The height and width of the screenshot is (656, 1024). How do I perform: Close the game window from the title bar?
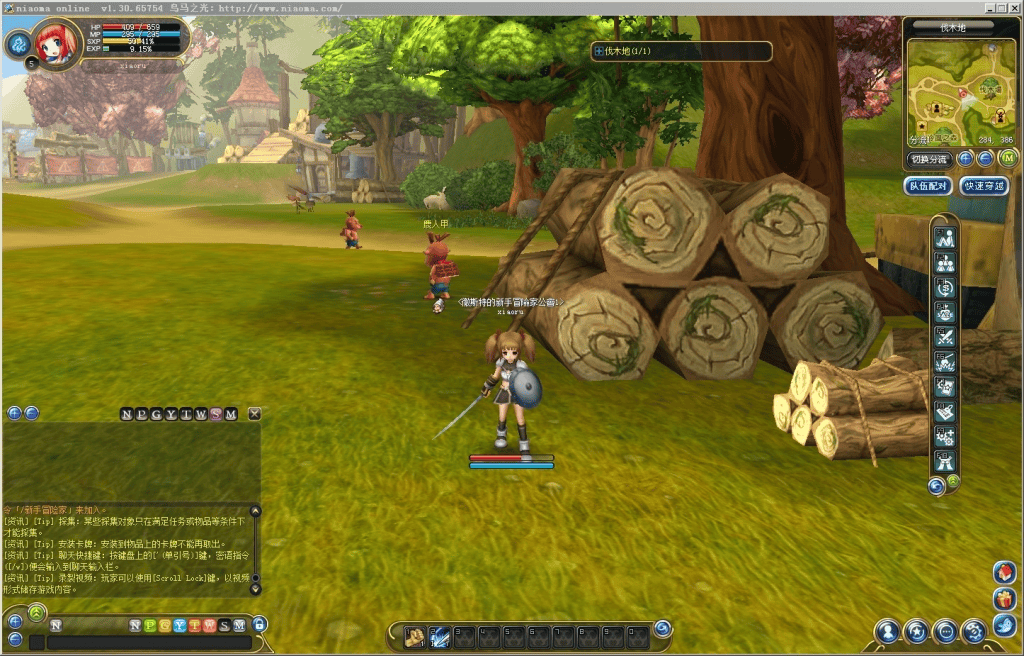click(1014, 7)
